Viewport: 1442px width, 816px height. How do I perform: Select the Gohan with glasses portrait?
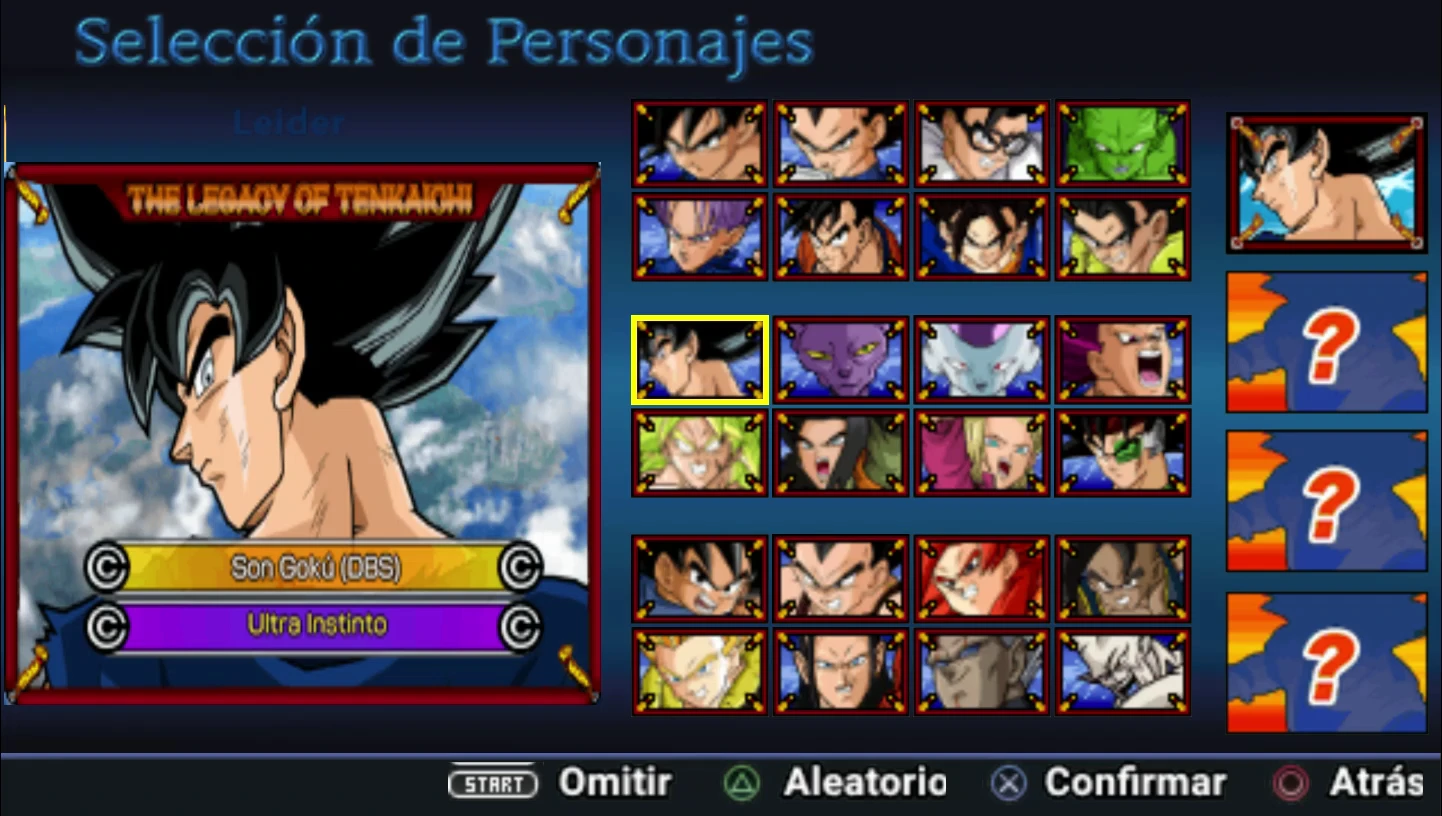[982, 142]
